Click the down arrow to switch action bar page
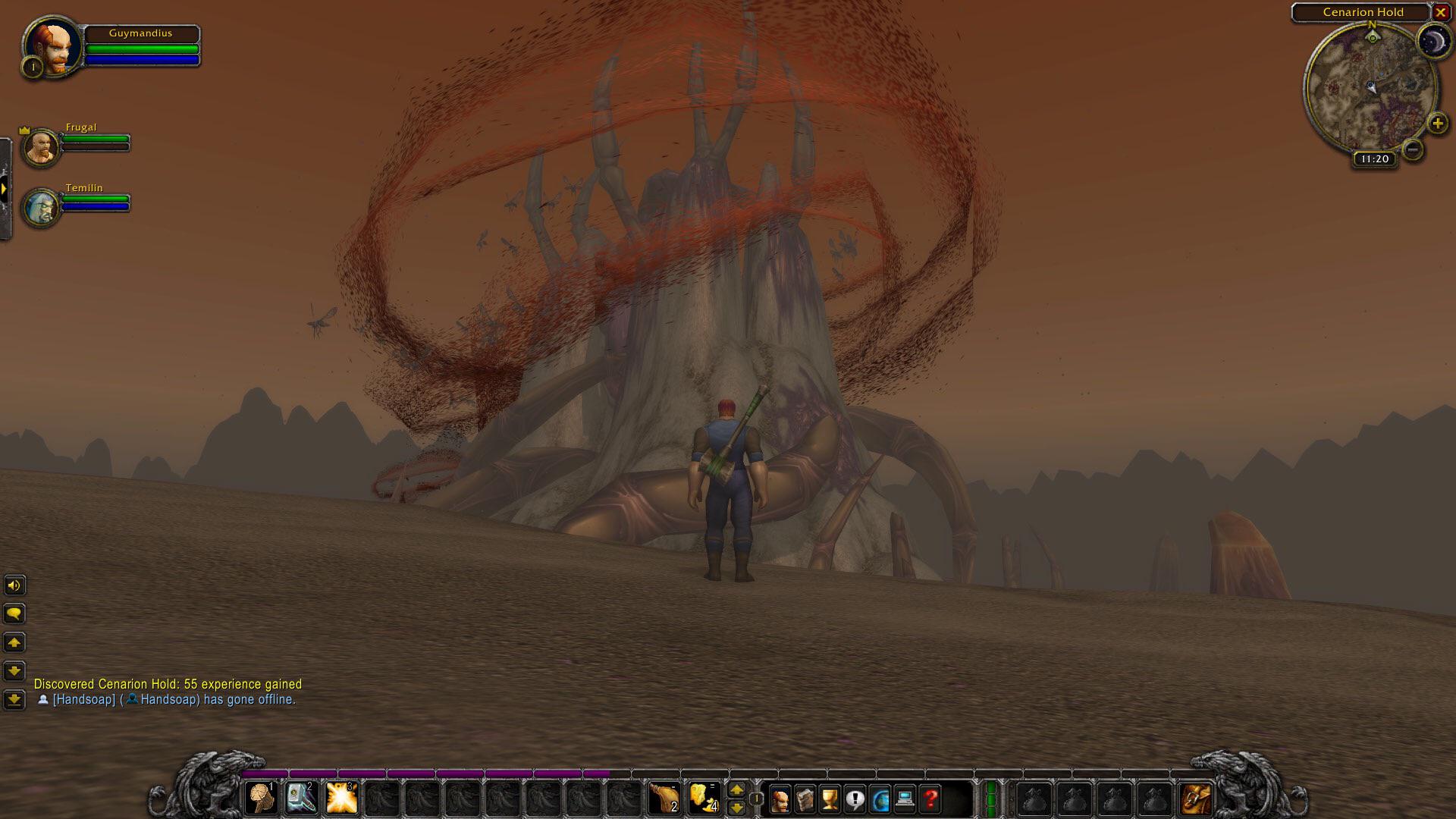This screenshot has height=819, width=1456. 736,805
